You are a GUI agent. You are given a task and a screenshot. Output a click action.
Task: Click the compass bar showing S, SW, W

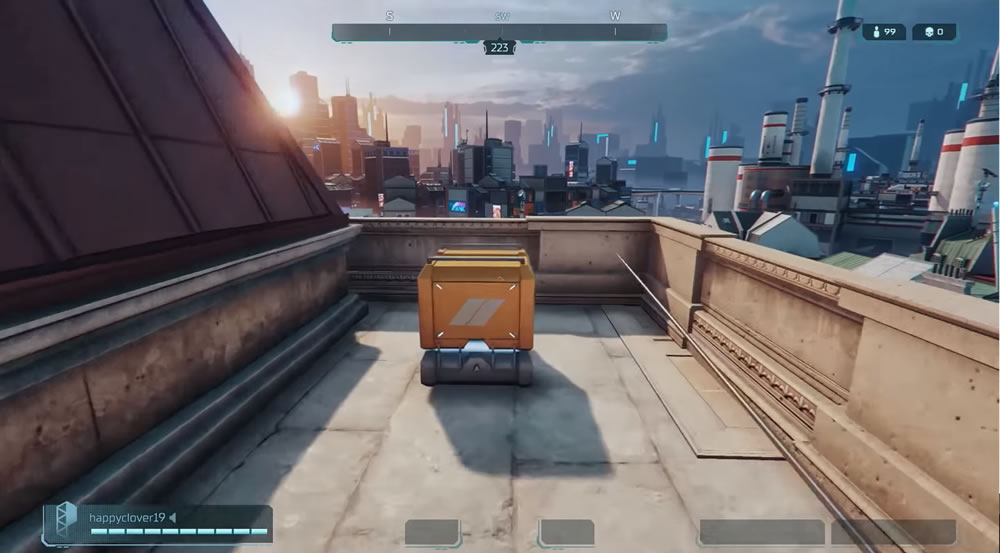pyautogui.click(x=499, y=32)
